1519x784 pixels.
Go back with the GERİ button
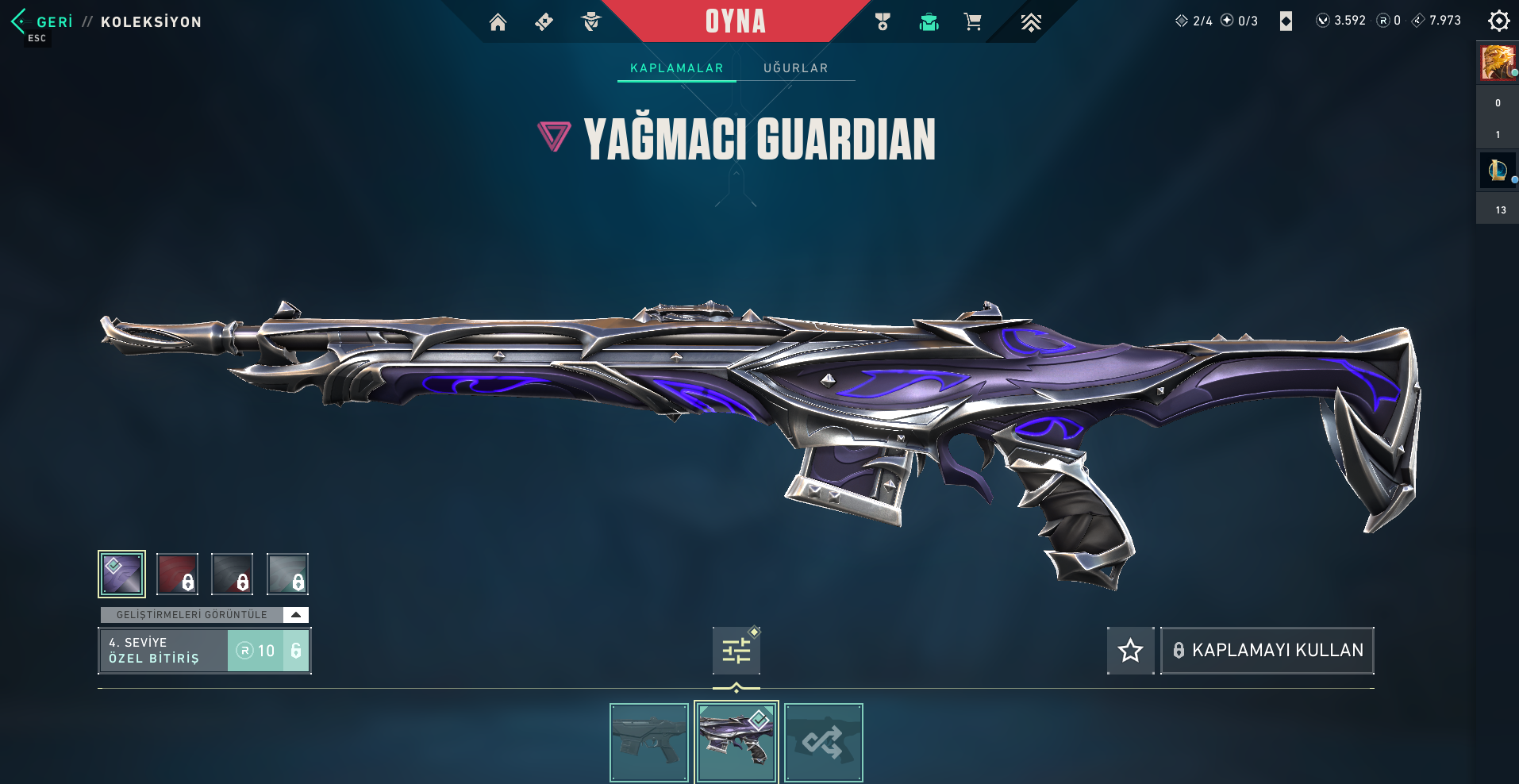click(44, 21)
